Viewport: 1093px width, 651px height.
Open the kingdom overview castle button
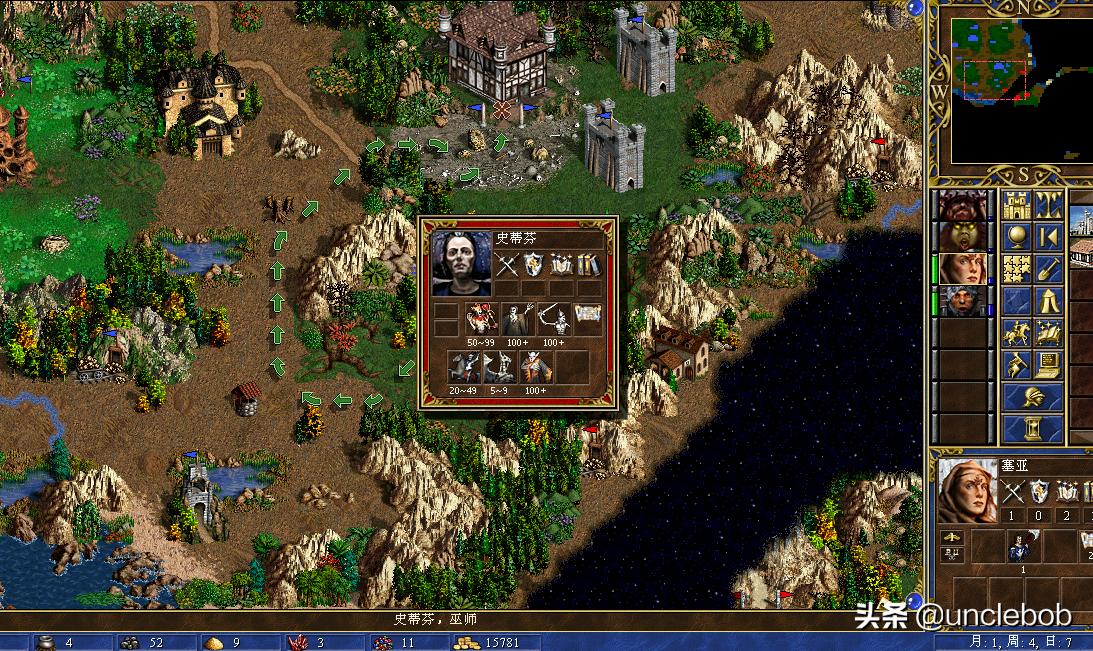pos(1016,206)
